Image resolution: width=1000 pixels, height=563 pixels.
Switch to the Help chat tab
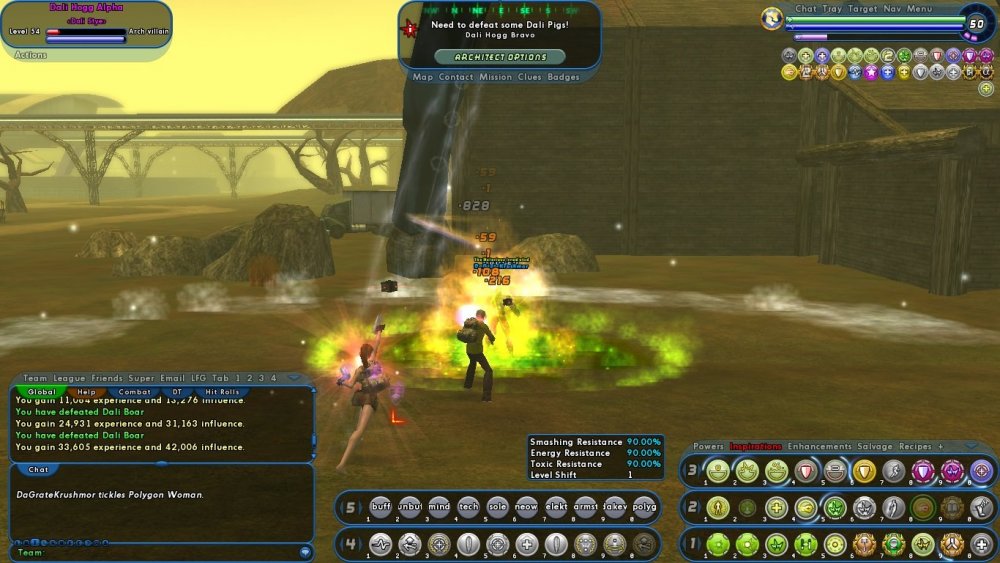pyautogui.click(x=88, y=392)
